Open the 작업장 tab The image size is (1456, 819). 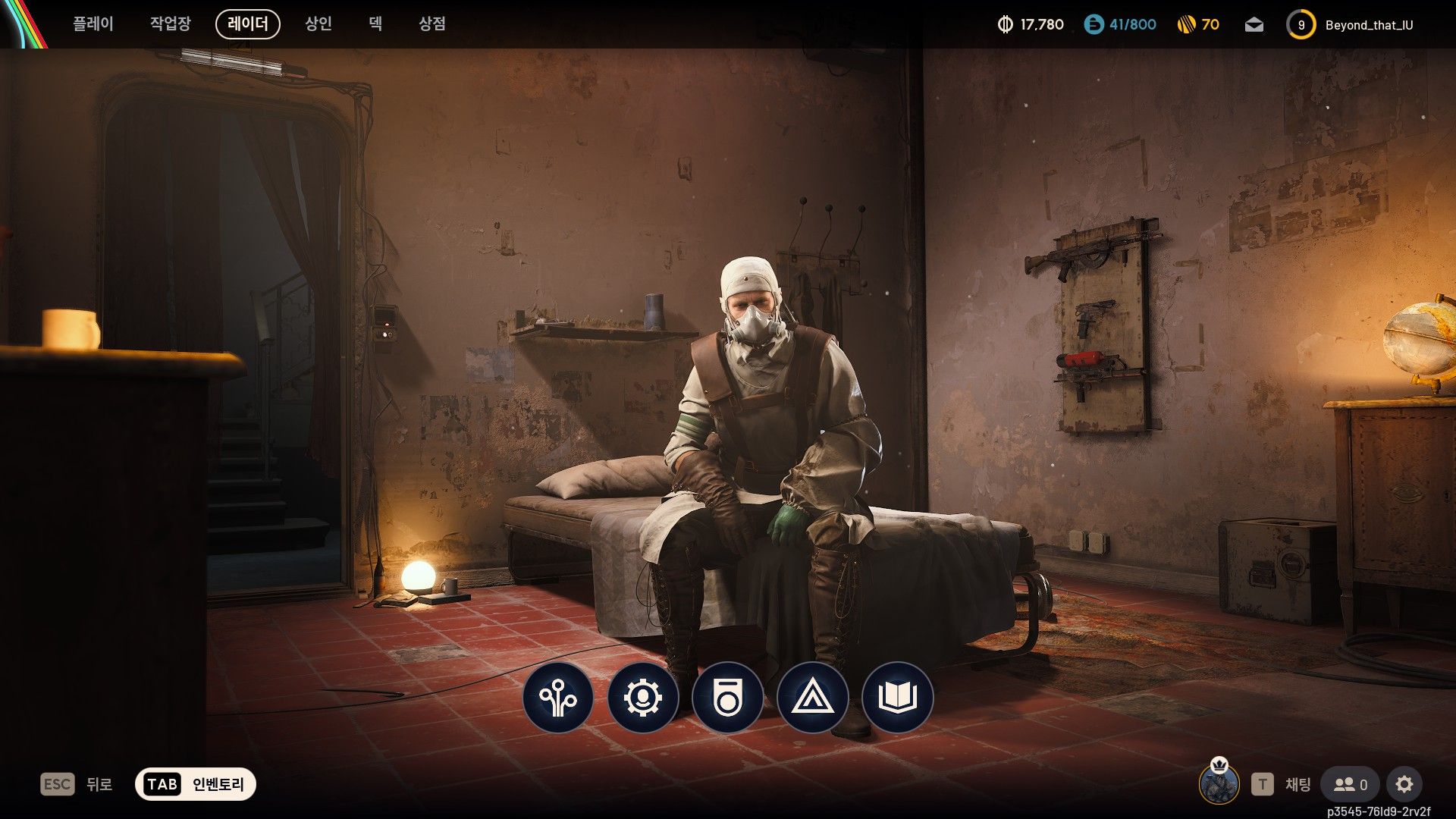[170, 24]
